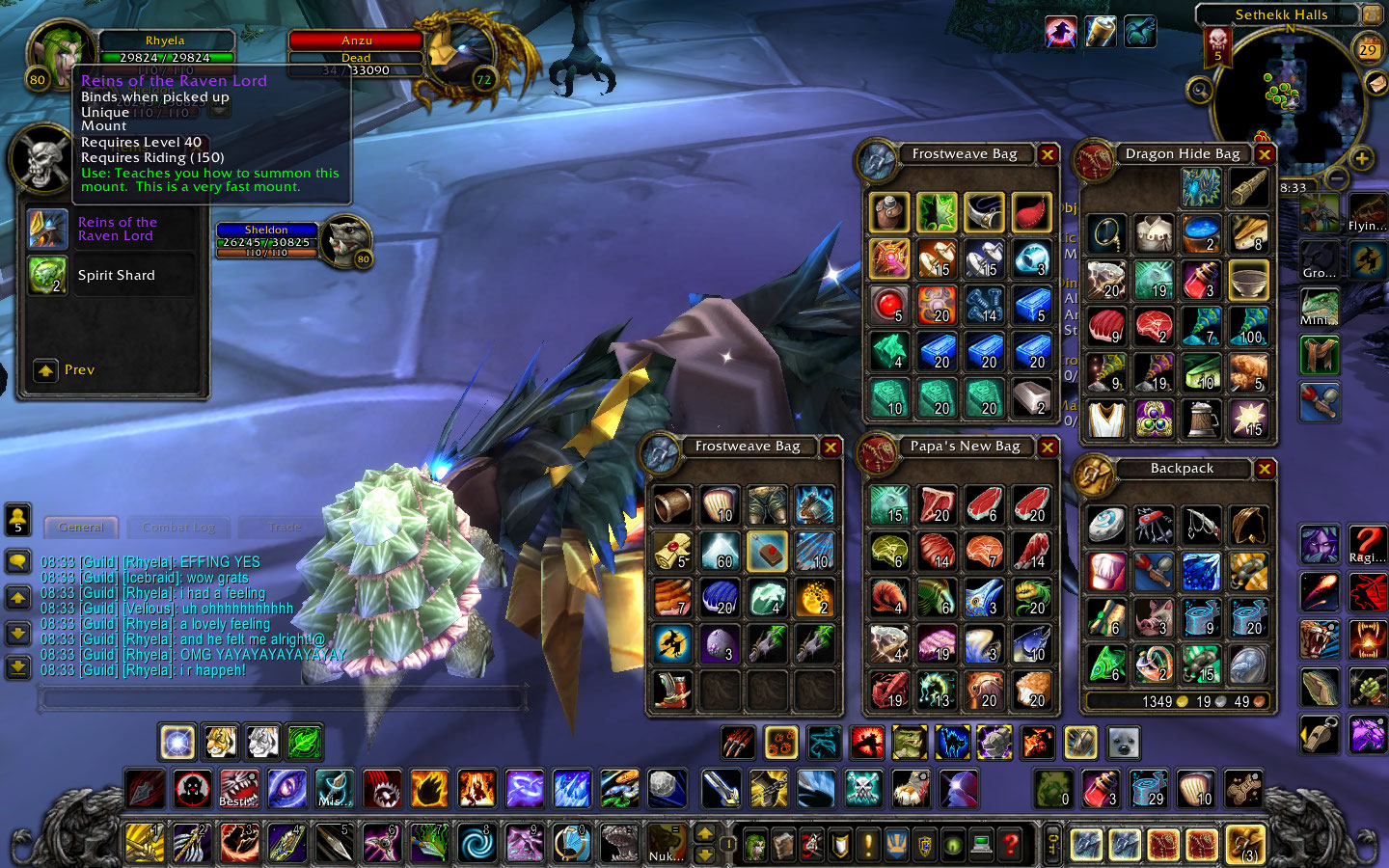Loot the Spirit Shard from Anzu
Image resolution: width=1389 pixels, height=868 pixels.
point(47,275)
